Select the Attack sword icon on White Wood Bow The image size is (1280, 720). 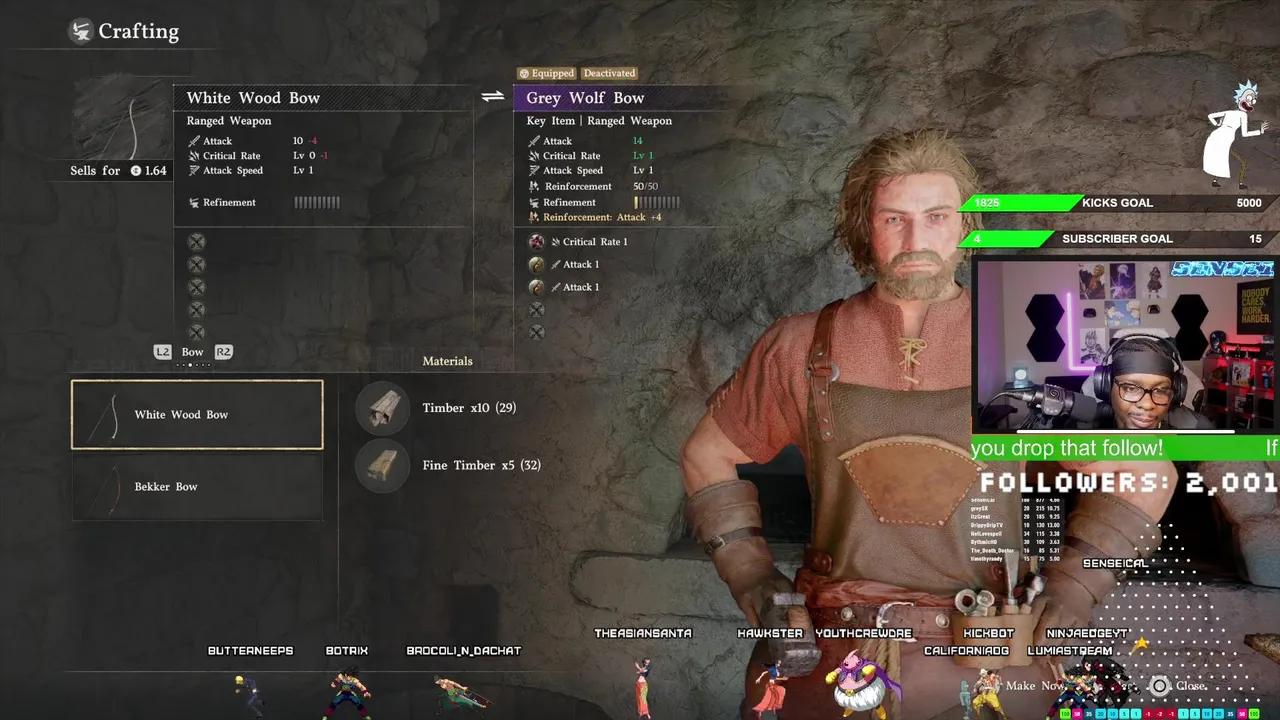196,141
